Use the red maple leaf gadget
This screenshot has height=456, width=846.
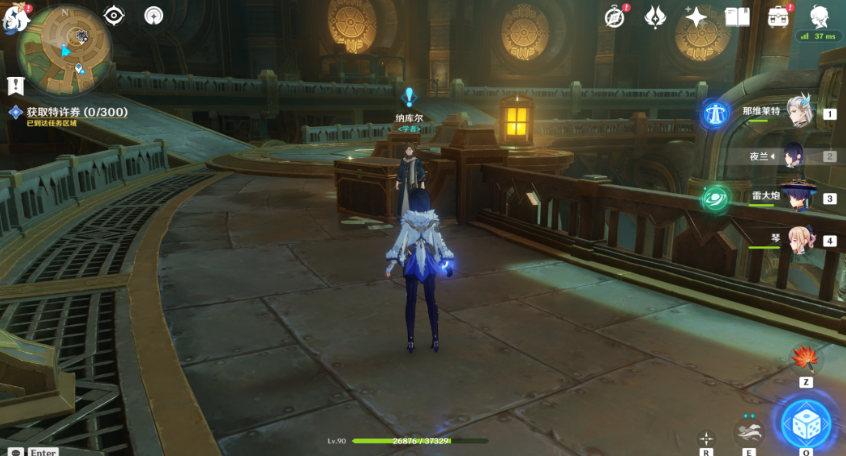[x=805, y=358]
